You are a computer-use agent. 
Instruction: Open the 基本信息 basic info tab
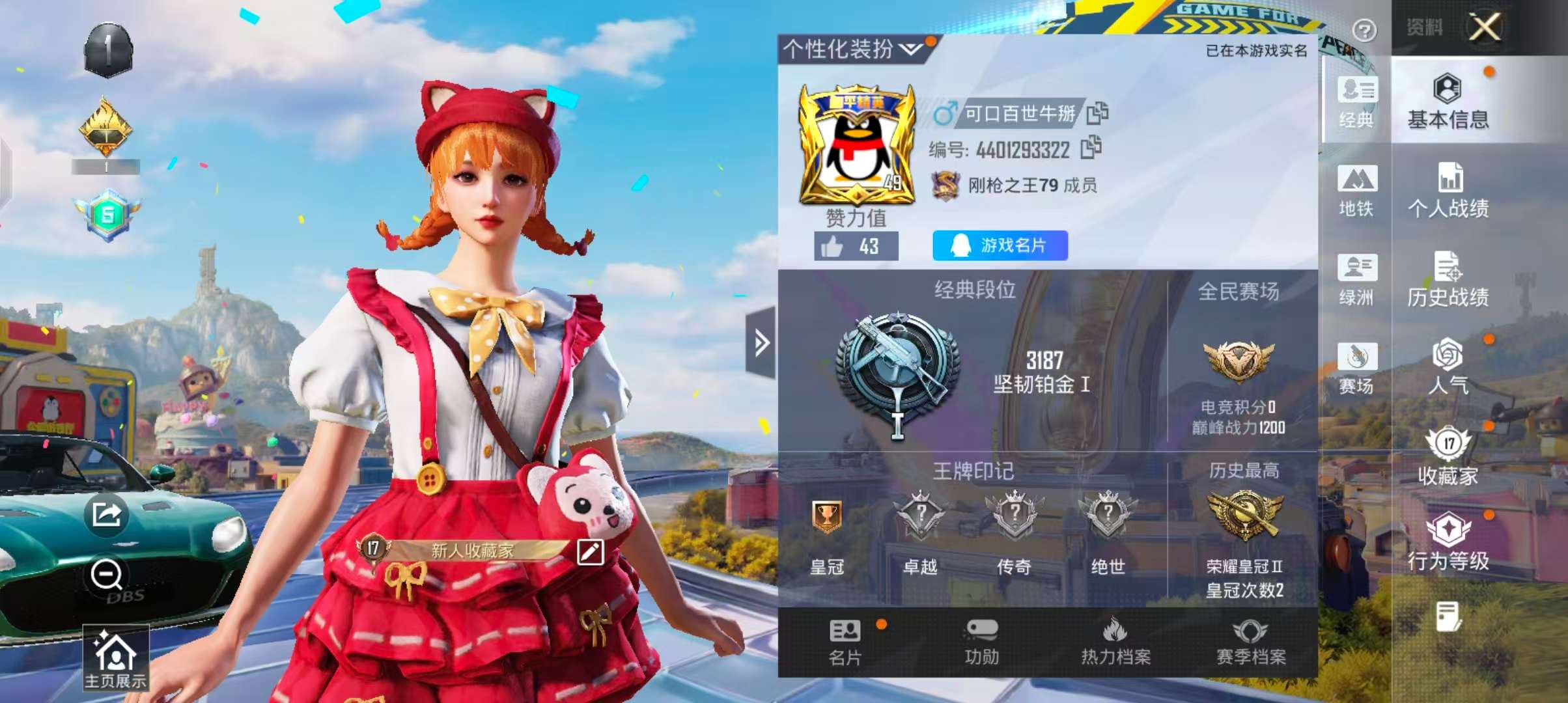[x=1448, y=102]
